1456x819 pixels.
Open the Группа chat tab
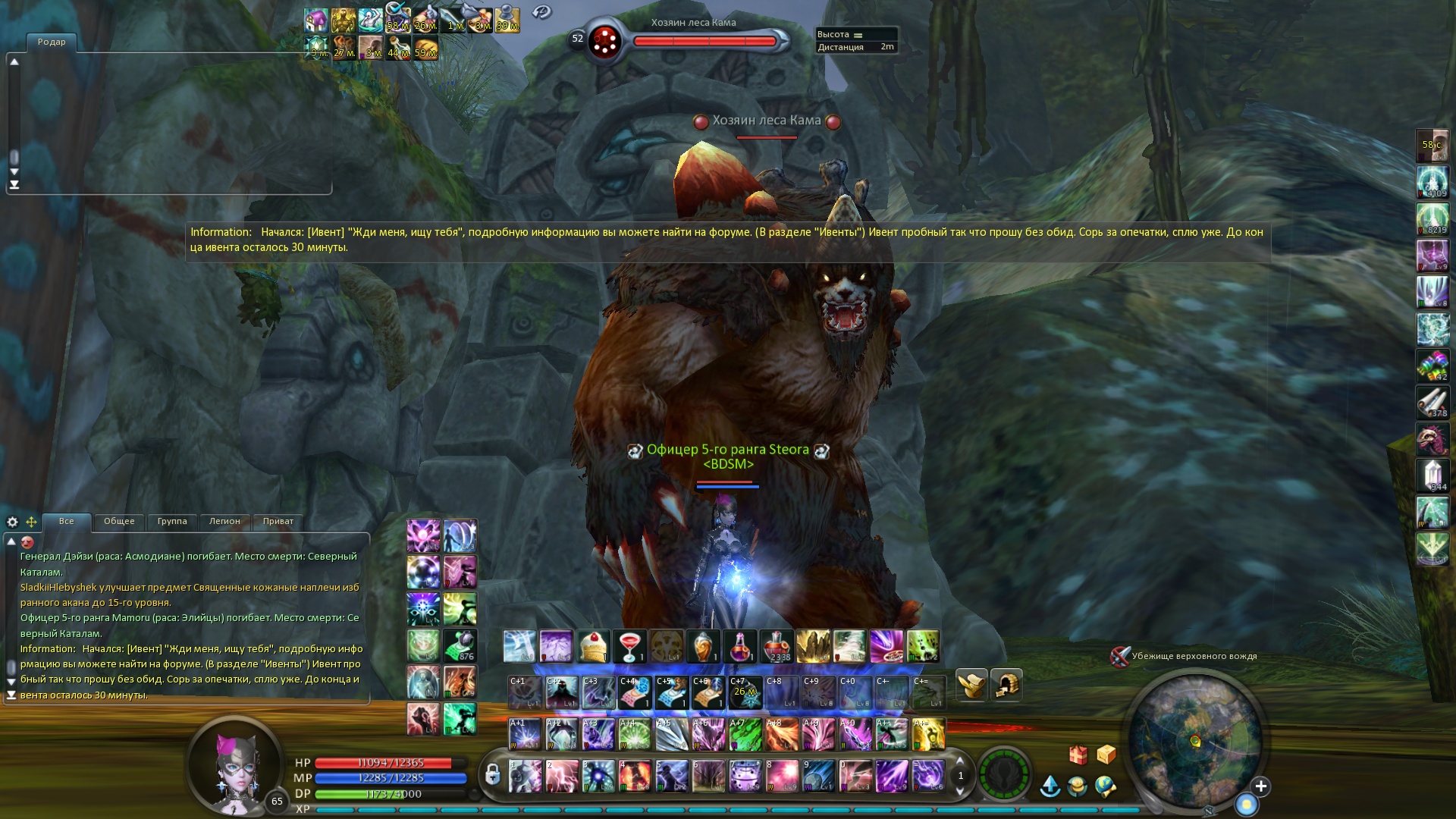tap(172, 522)
